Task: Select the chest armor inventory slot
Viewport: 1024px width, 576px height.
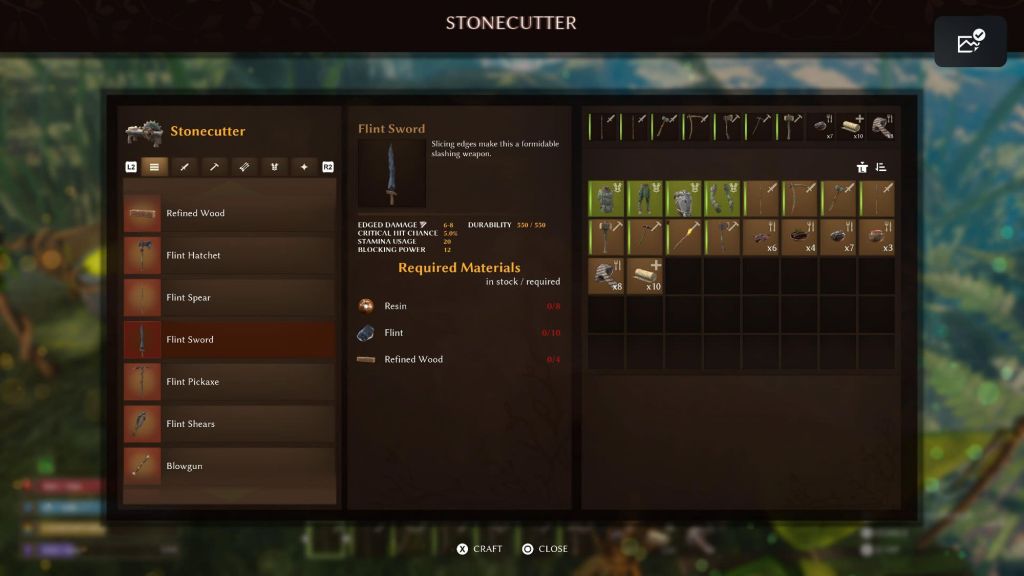Action: click(606, 199)
